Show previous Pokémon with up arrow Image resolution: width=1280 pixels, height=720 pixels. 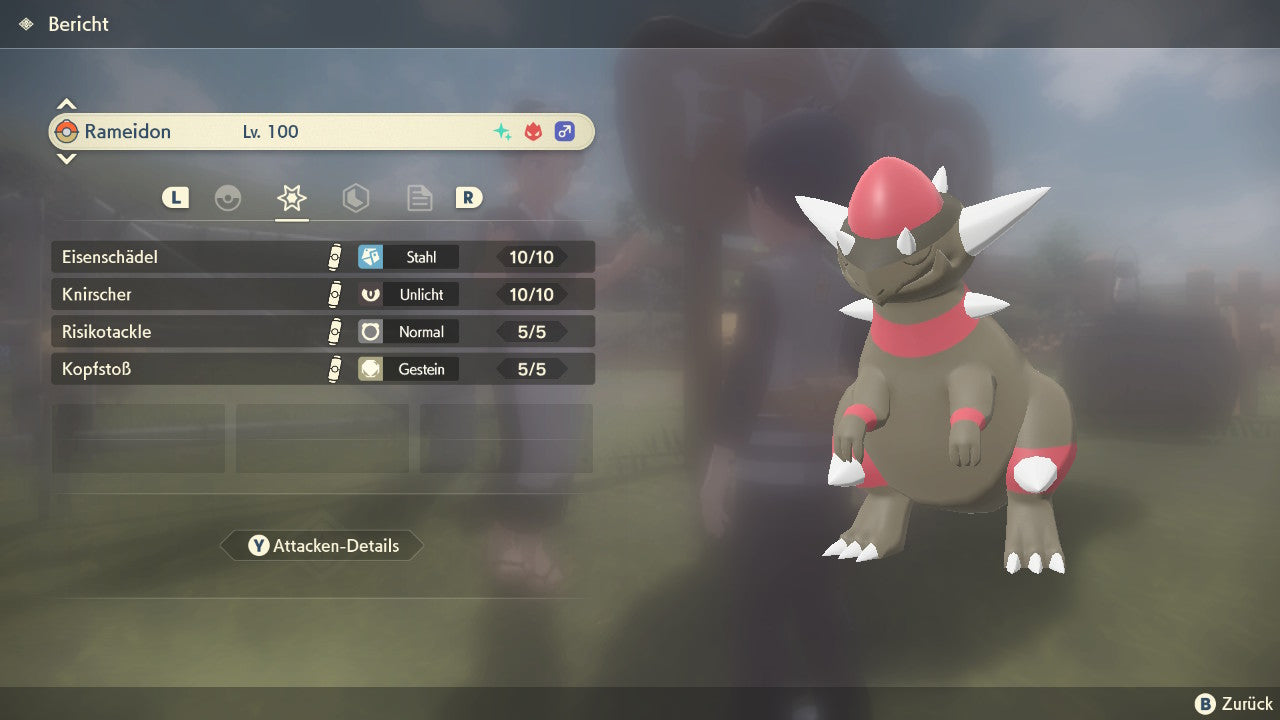(x=66, y=104)
